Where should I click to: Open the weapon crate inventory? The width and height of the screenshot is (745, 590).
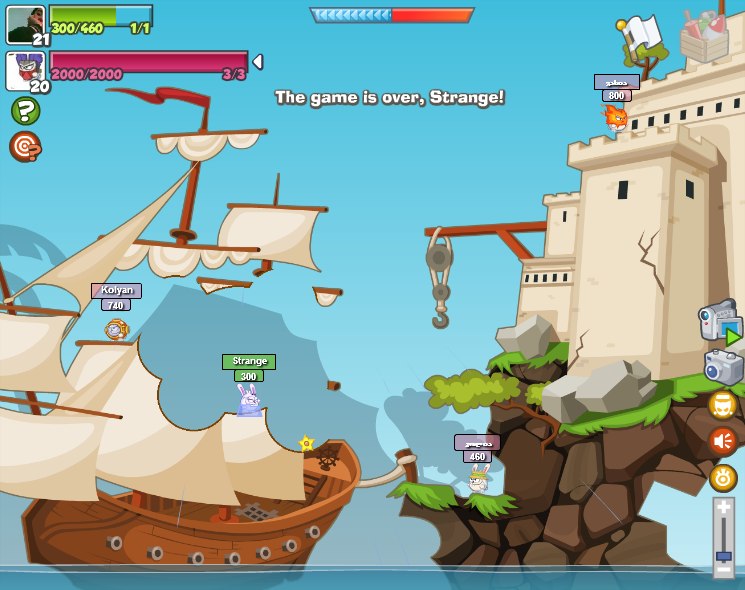(704, 35)
